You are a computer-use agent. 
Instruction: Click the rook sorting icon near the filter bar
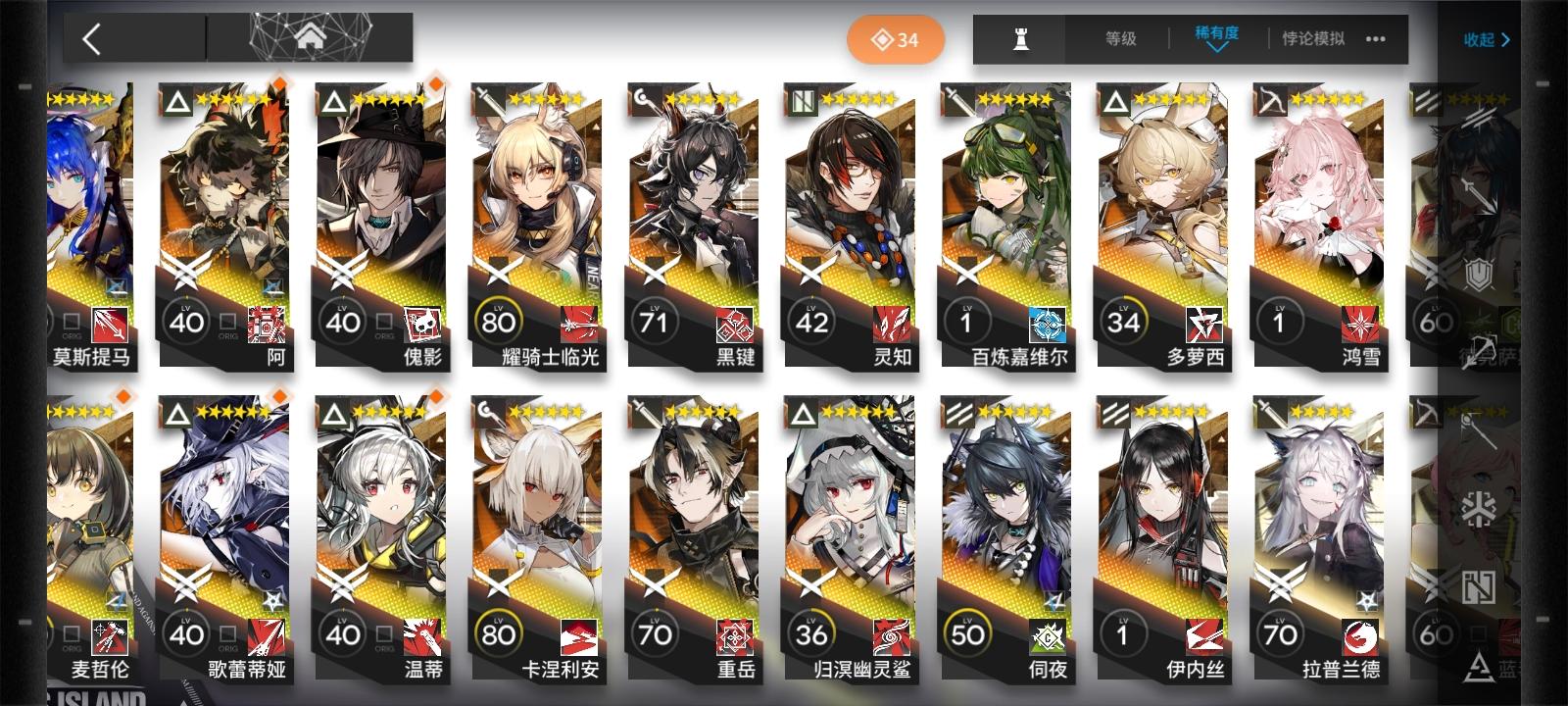[1019, 39]
